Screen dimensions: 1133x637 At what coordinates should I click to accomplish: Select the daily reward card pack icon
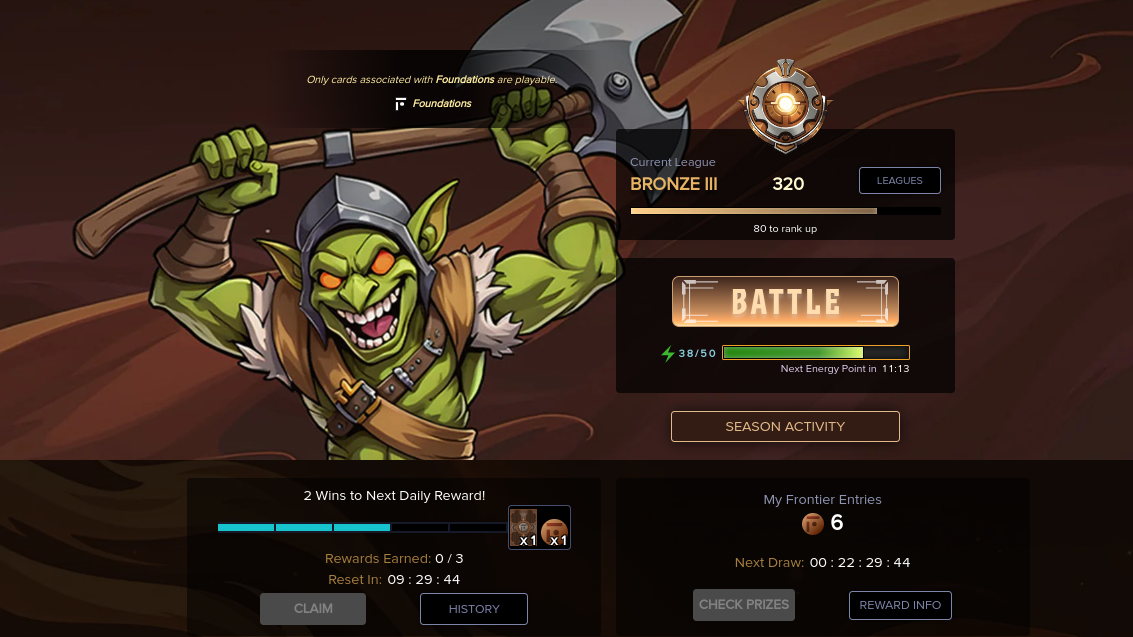(x=524, y=527)
